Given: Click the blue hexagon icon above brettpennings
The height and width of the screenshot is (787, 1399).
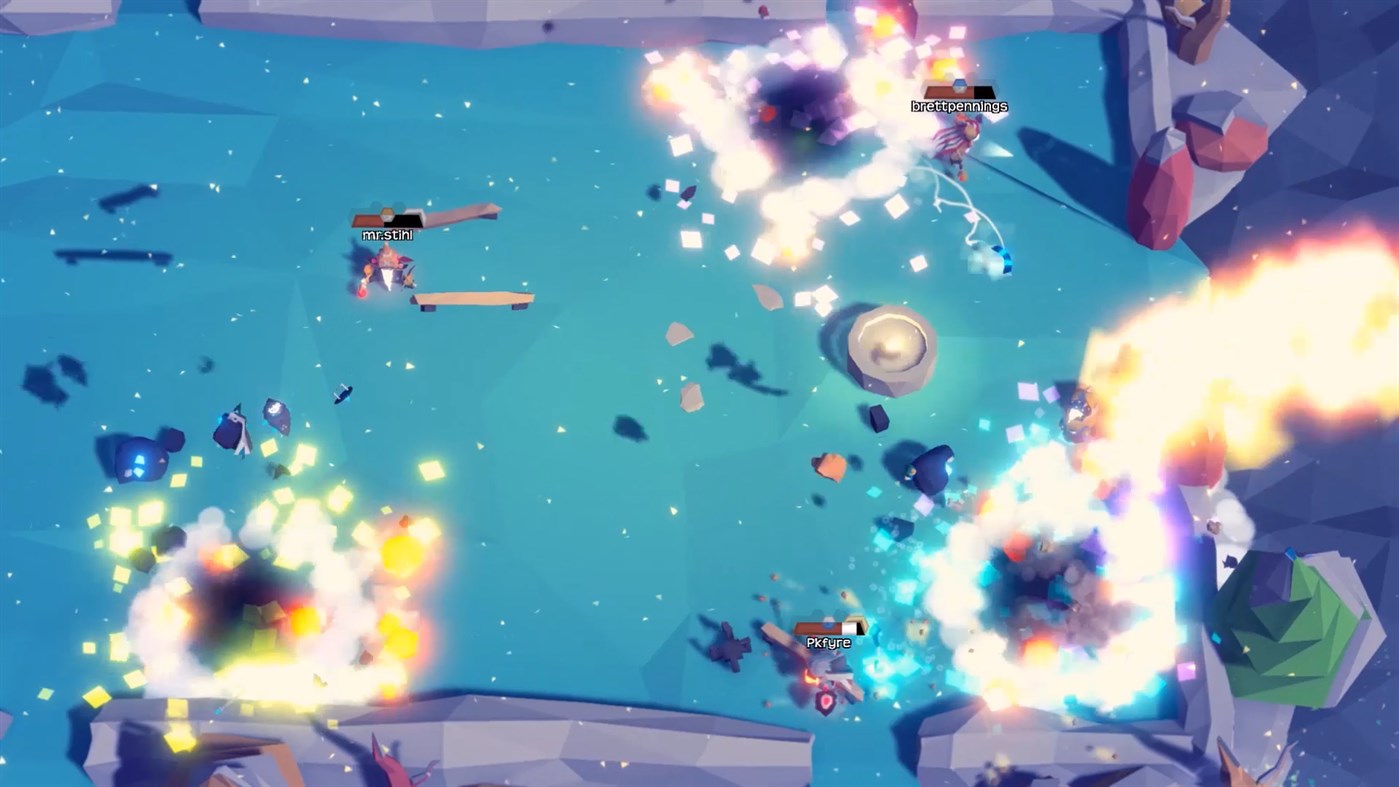Looking at the screenshot, I should 960,86.
